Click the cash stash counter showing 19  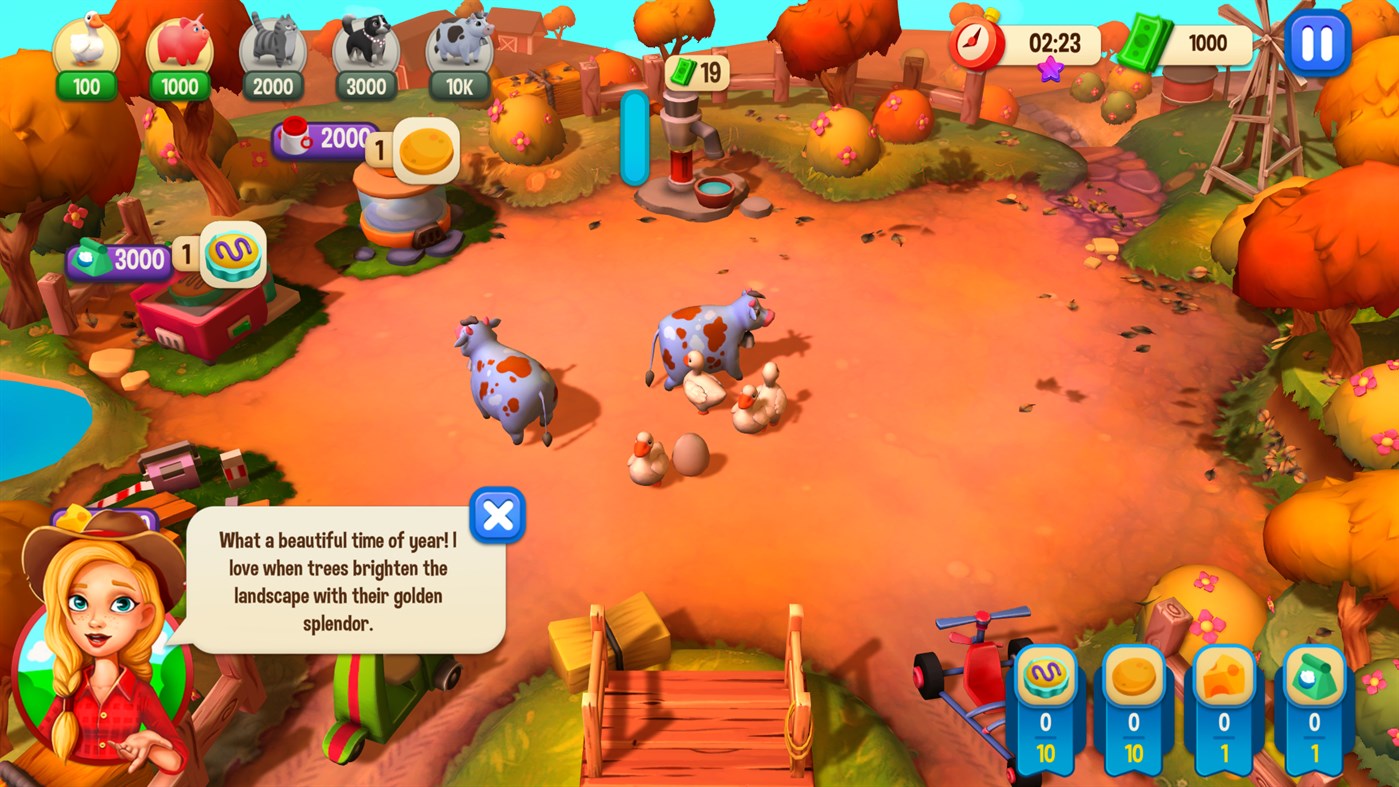coord(697,72)
